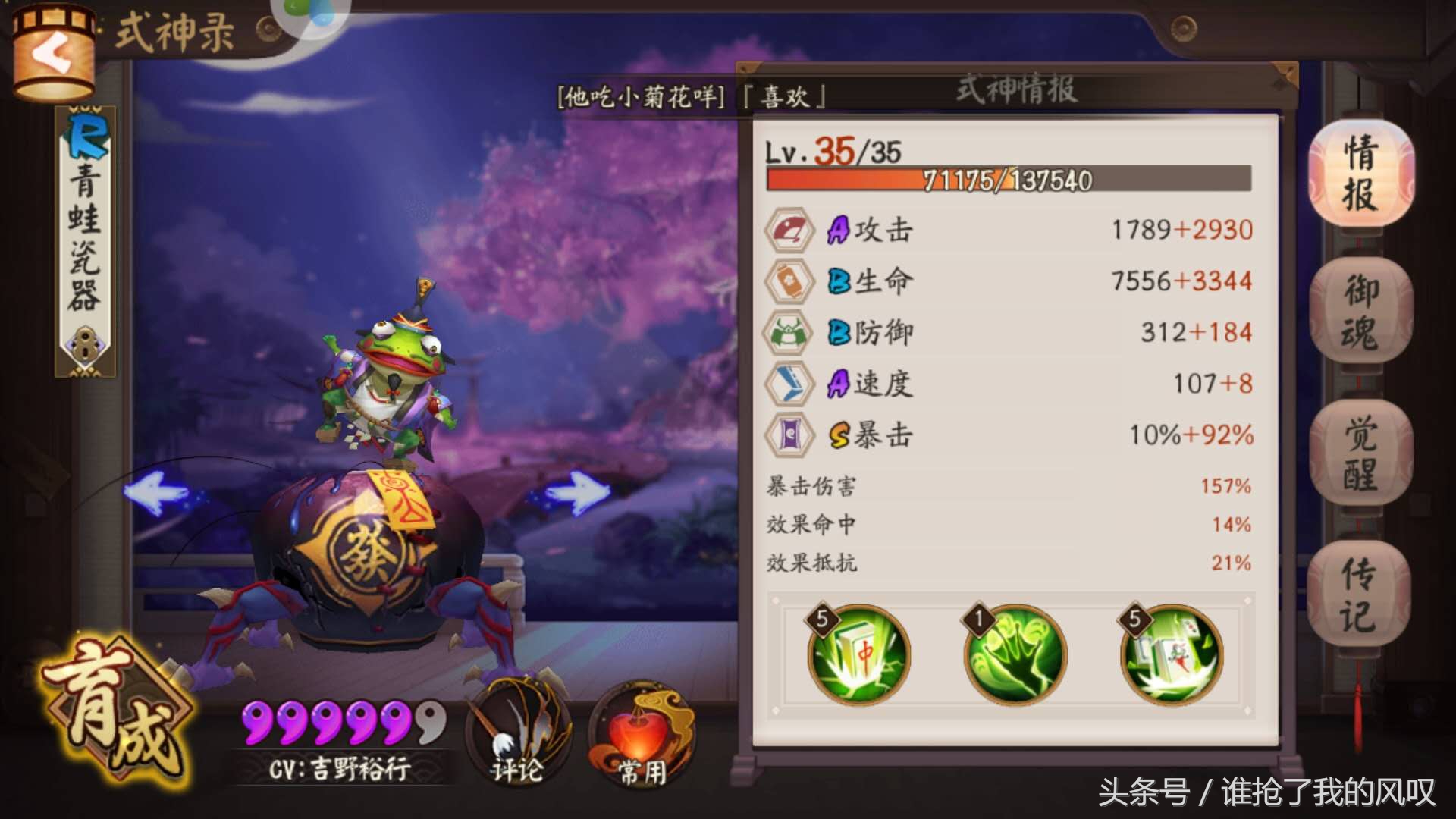Click the nickname text 他吃小菊花咩
1456x819 pixels.
pyautogui.click(x=641, y=96)
